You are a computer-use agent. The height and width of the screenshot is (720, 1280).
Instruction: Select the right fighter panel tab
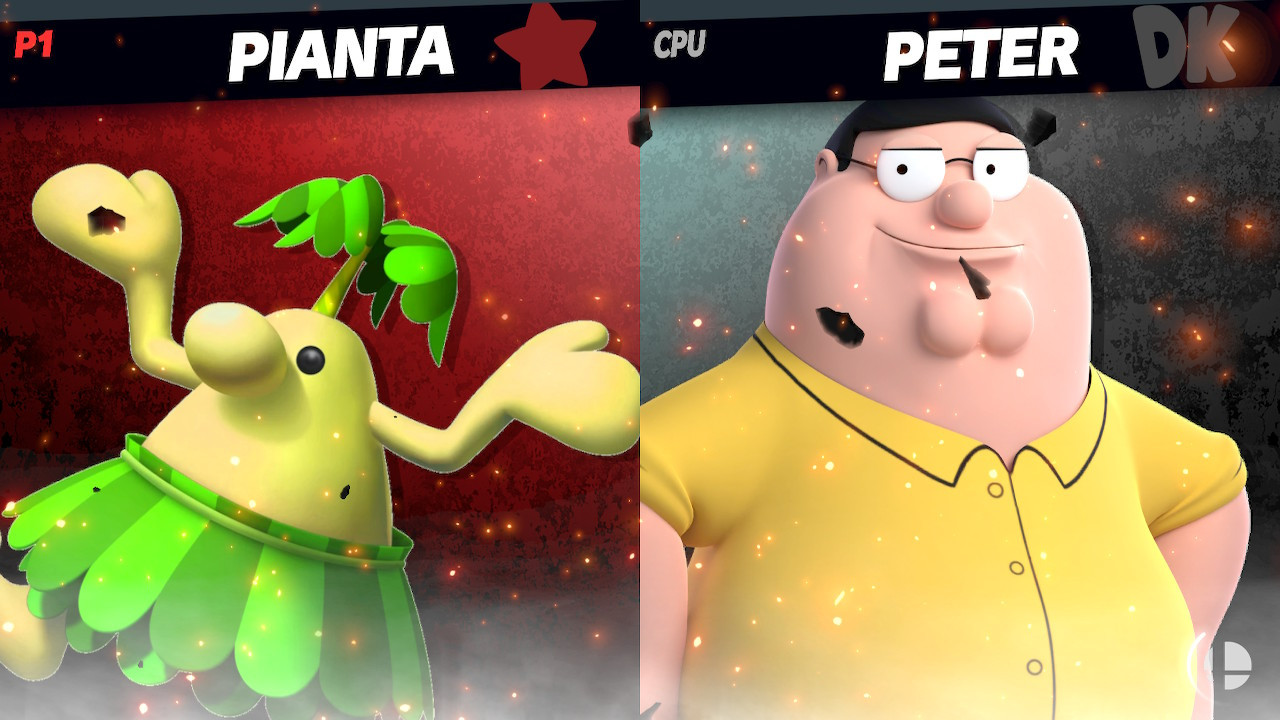[x=960, y=400]
